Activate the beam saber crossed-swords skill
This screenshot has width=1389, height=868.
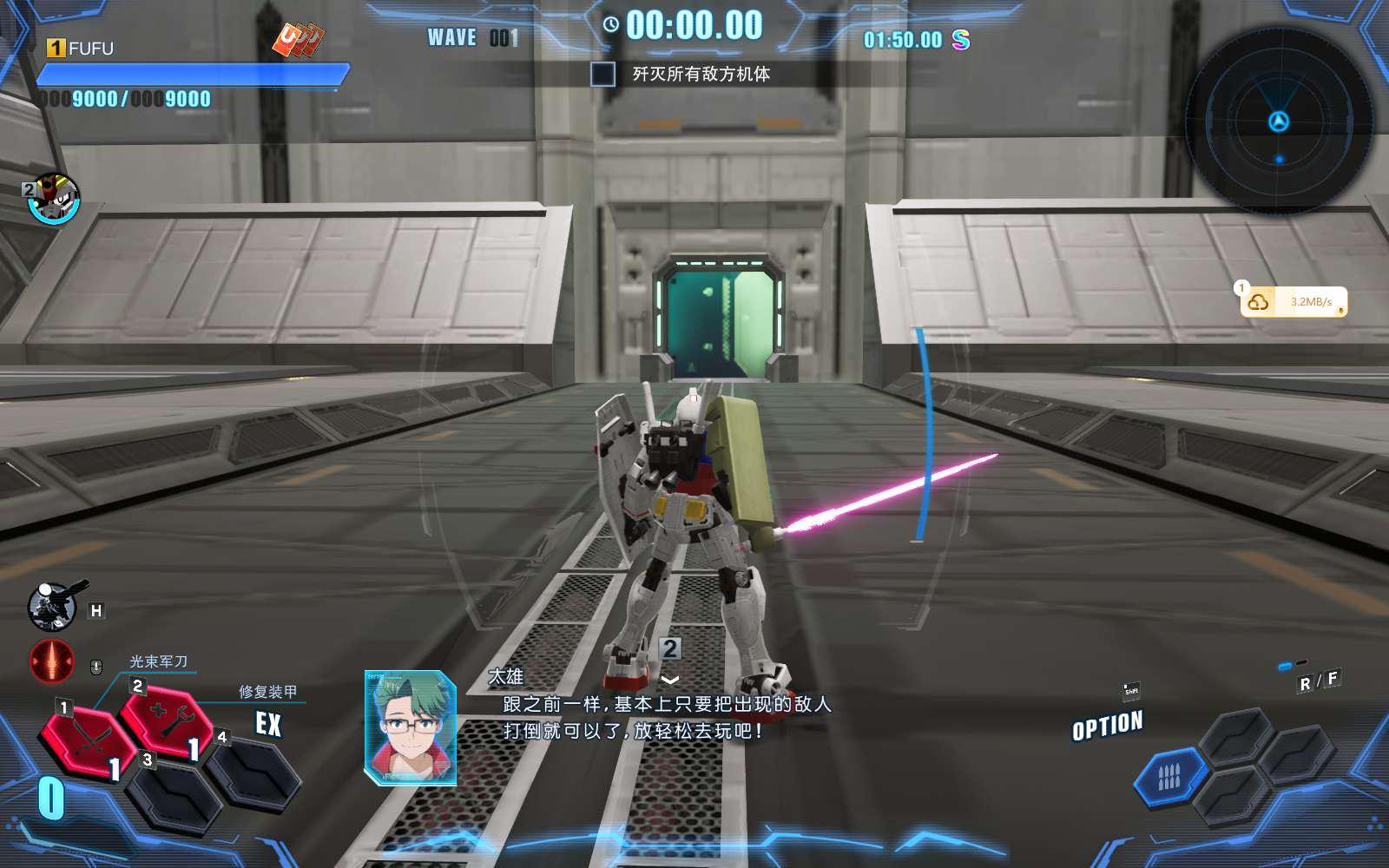[x=87, y=740]
